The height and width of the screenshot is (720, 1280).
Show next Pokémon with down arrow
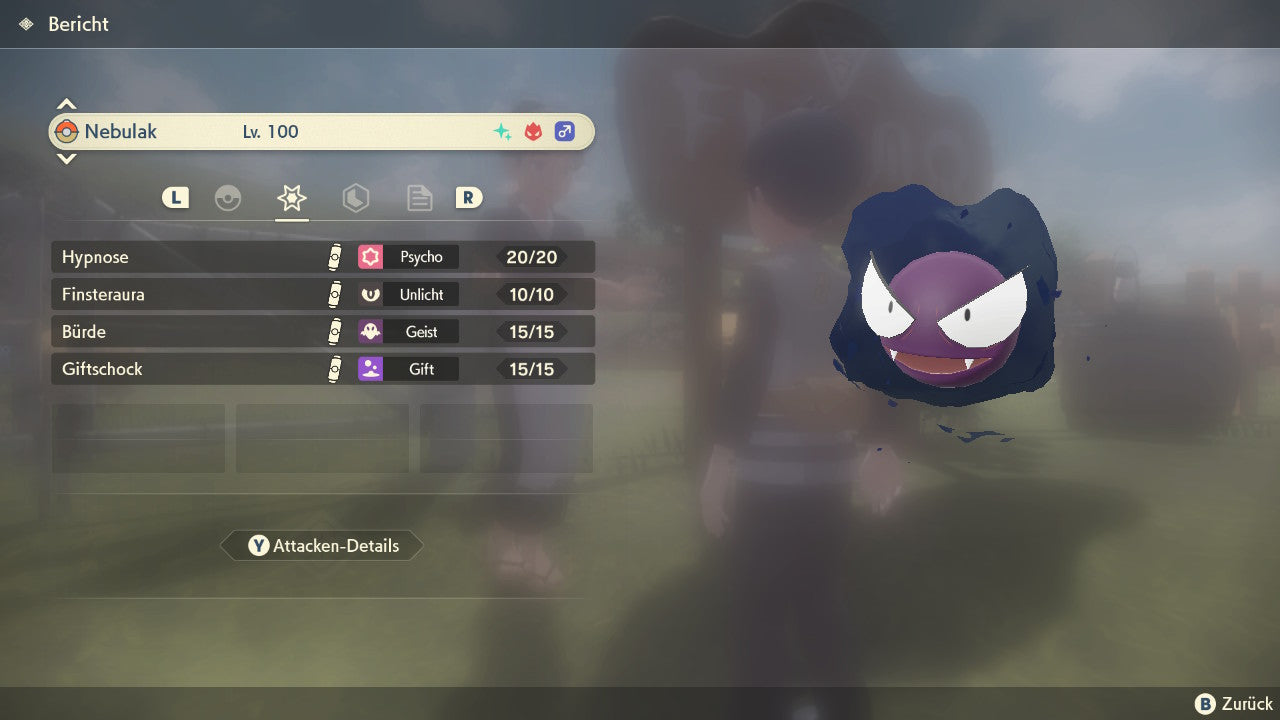click(66, 158)
